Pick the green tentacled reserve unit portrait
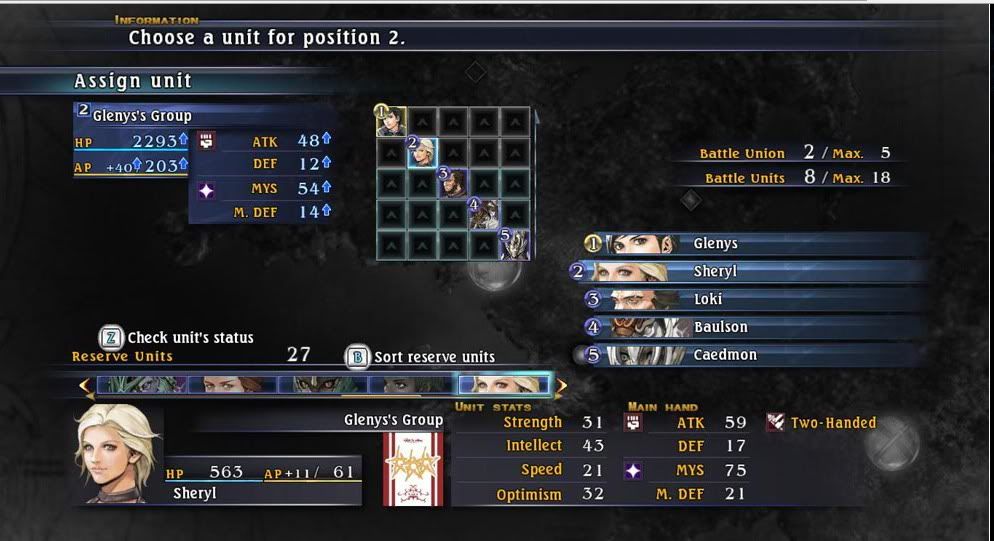Image resolution: width=994 pixels, height=541 pixels. click(142, 385)
